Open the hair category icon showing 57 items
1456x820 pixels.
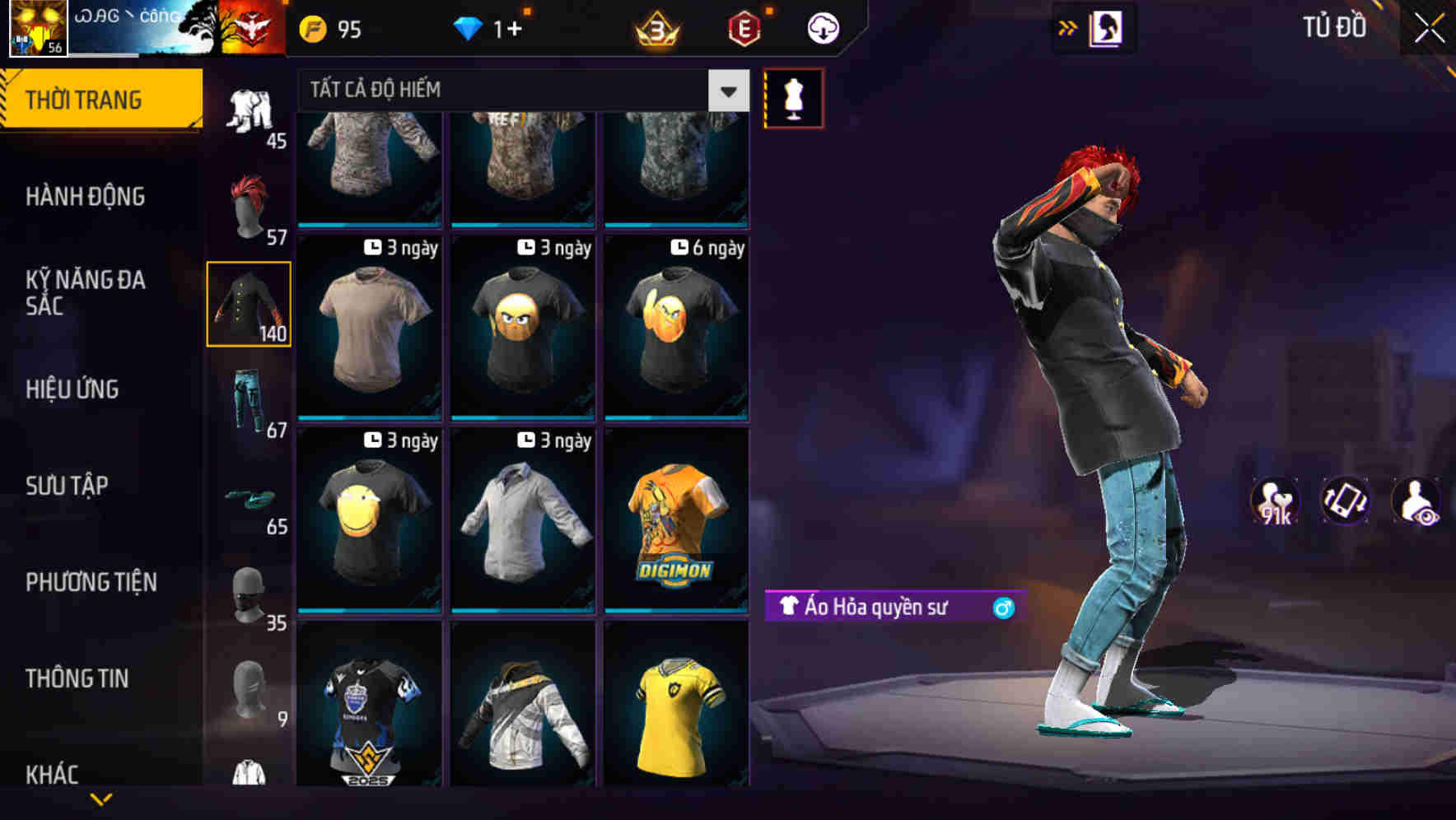tap(250, 202)
